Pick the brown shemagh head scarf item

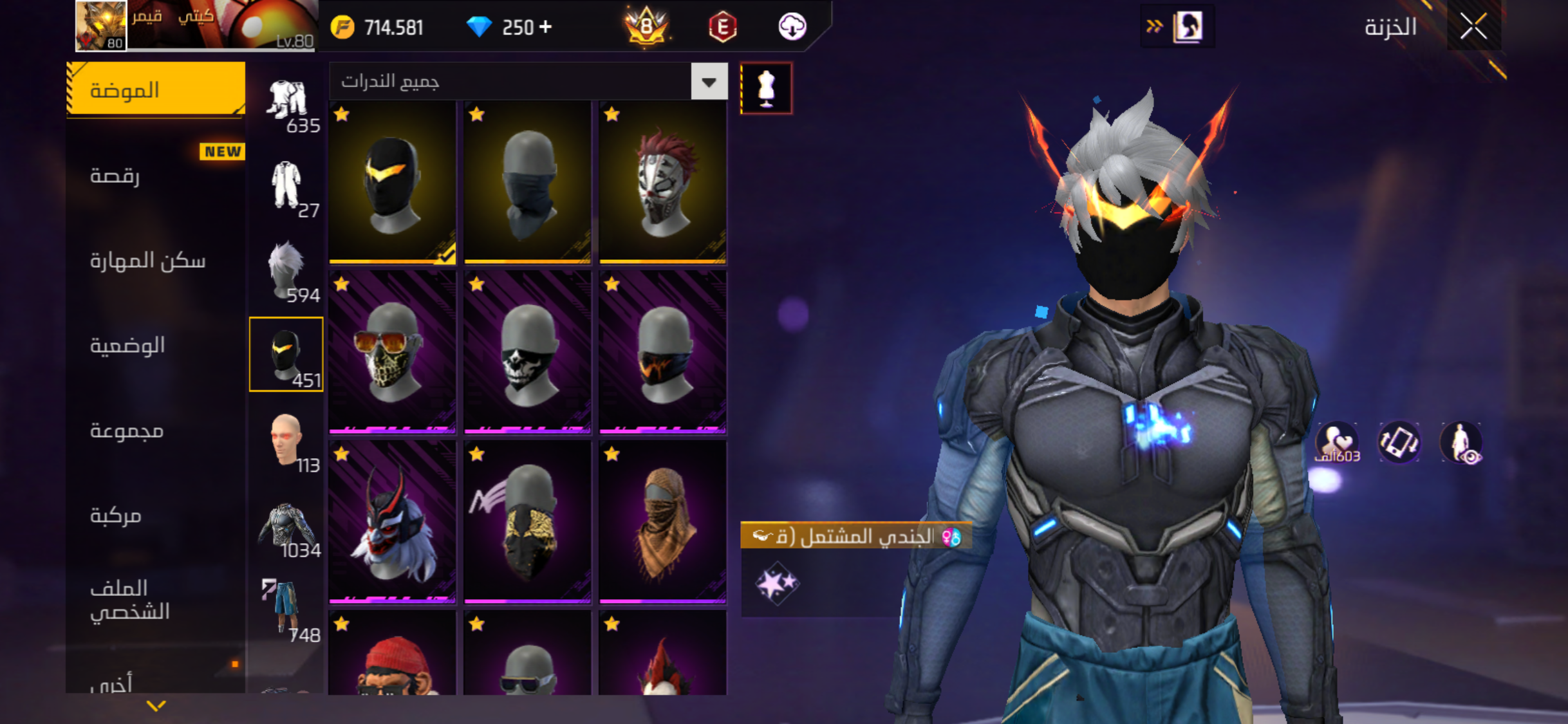(662, 522)
